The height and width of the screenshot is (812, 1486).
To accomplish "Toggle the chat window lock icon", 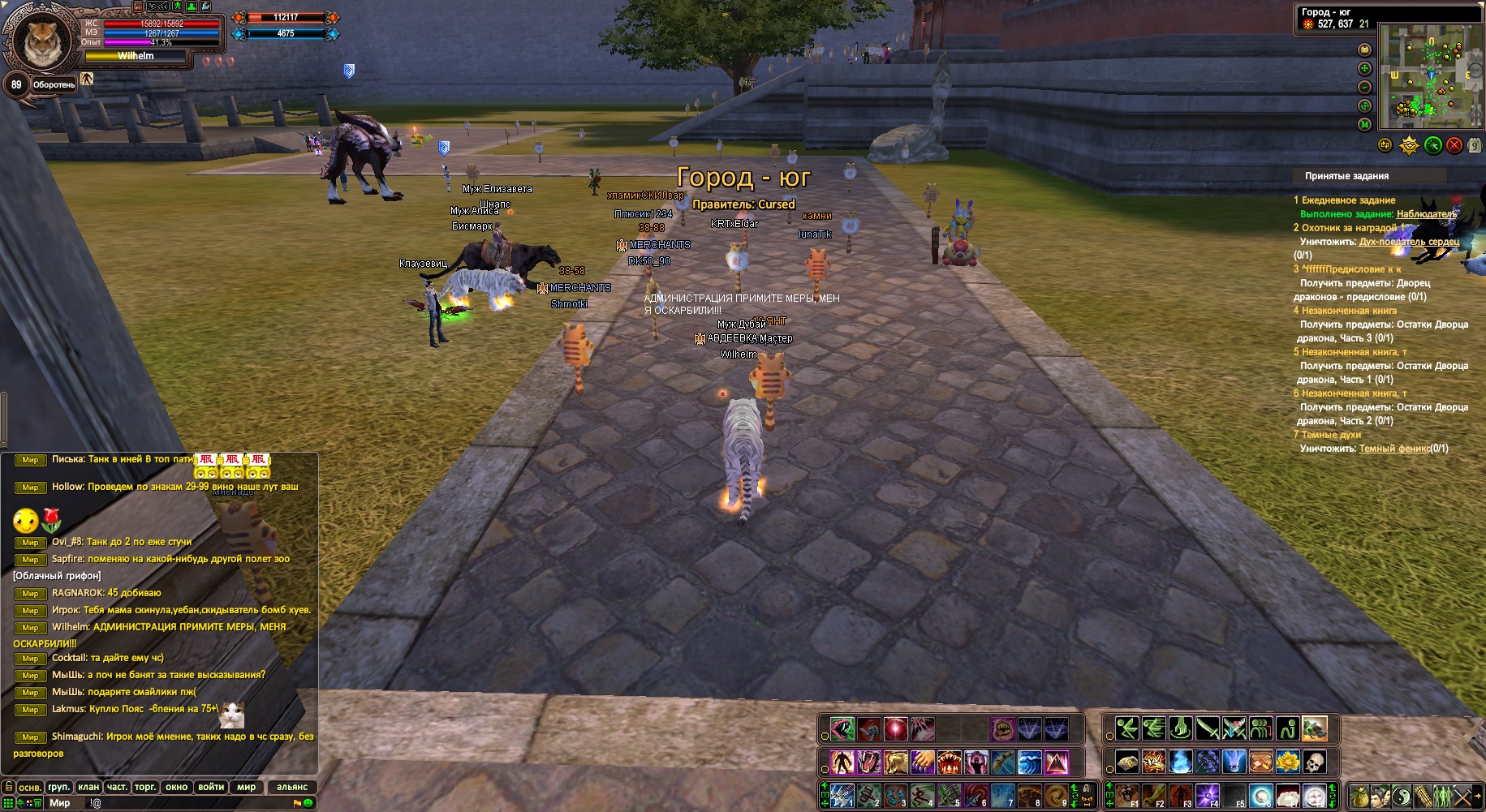I will (9, 787).
